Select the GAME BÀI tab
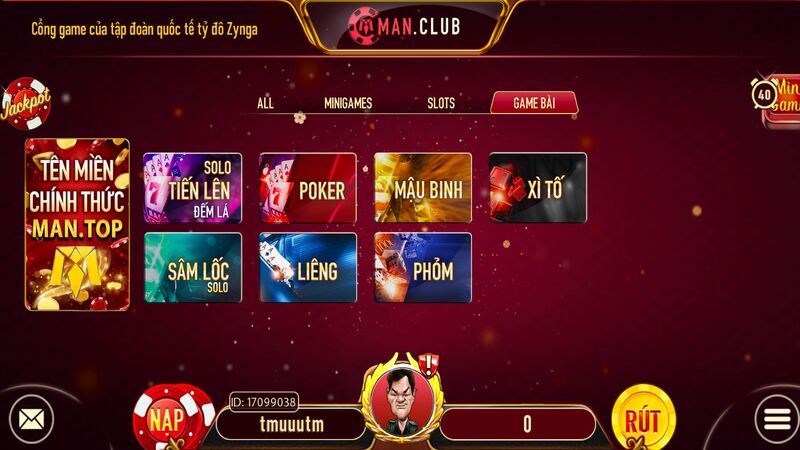 pos(533,103)
